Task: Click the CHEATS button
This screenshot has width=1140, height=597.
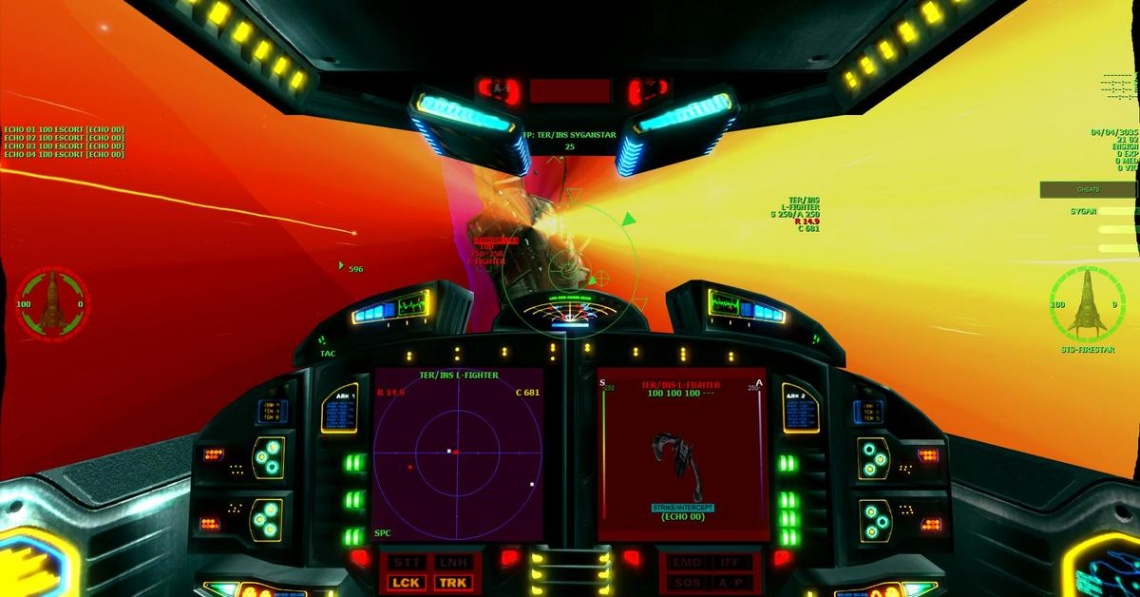Action: pos(1087,189)
